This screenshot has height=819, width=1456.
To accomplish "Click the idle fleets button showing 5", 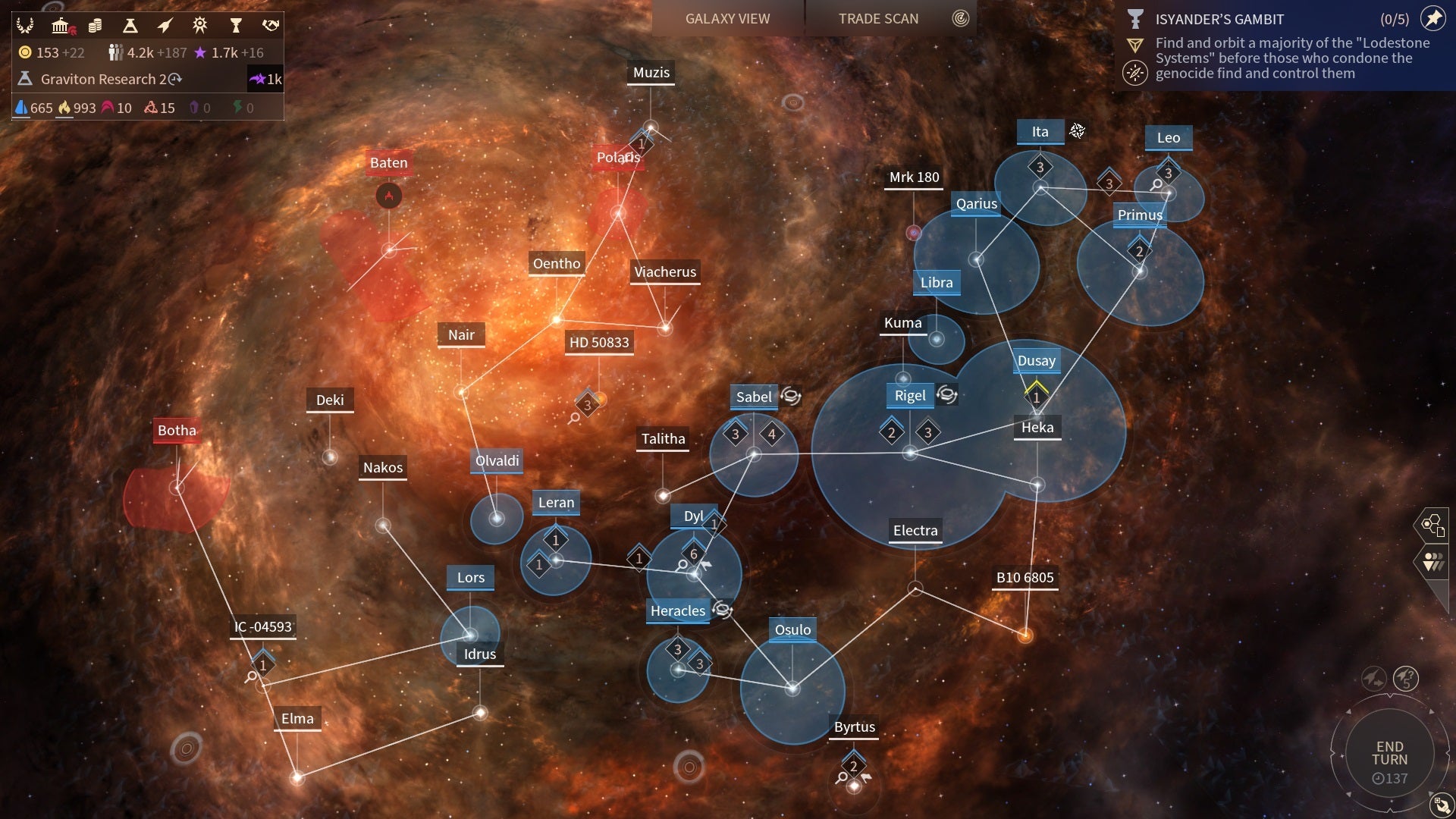I will tap(1406, 678).
